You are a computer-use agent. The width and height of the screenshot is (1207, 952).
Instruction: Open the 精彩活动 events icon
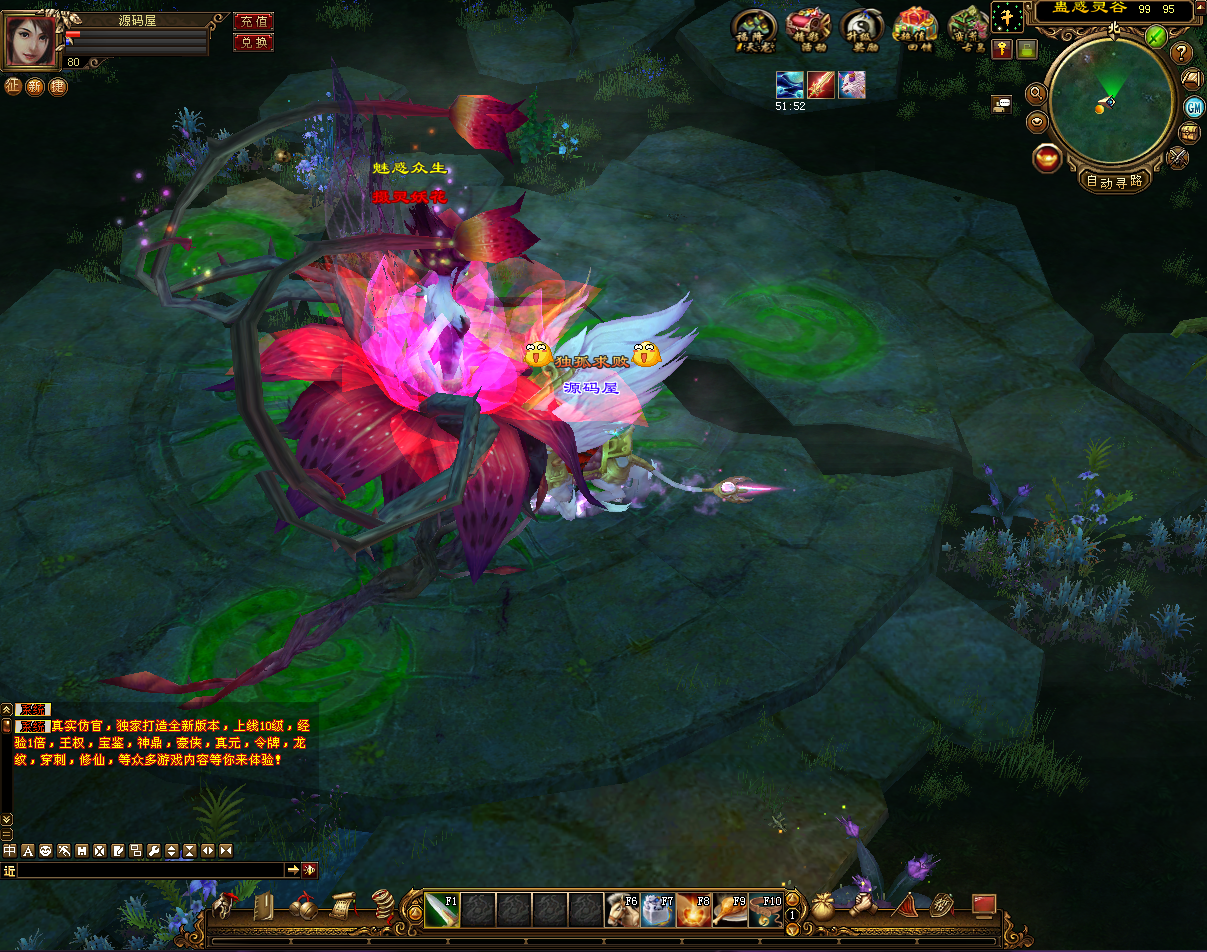click(806, 29)
